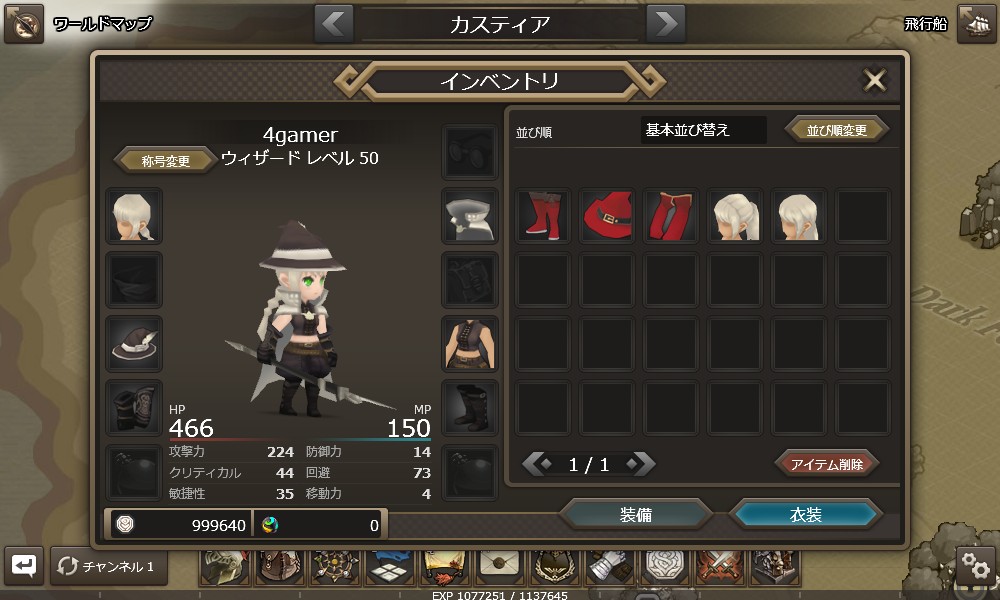Open the chat return arrow button

point(24,566)
